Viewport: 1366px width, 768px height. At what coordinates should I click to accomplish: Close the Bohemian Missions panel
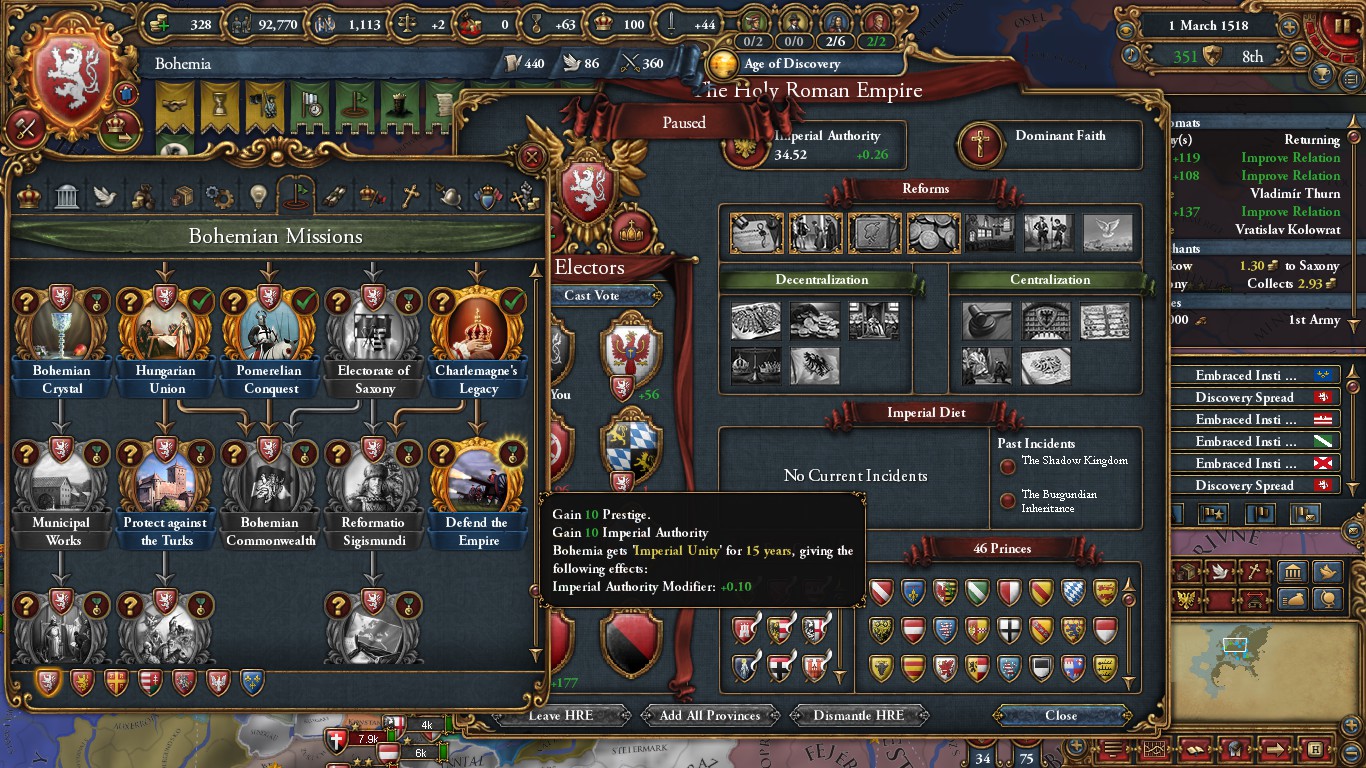pos(533,157)
